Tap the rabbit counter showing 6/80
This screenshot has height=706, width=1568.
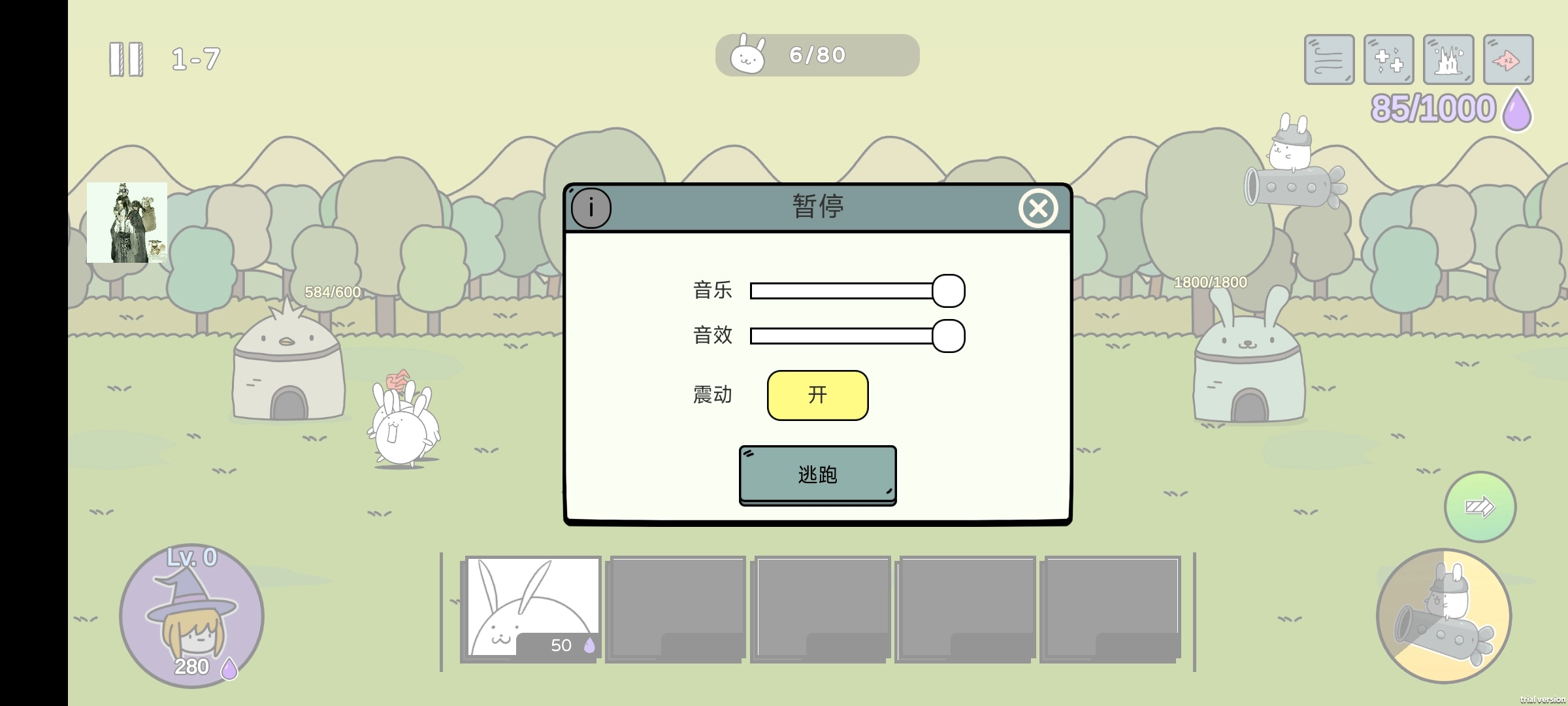(x=817, y=55)
